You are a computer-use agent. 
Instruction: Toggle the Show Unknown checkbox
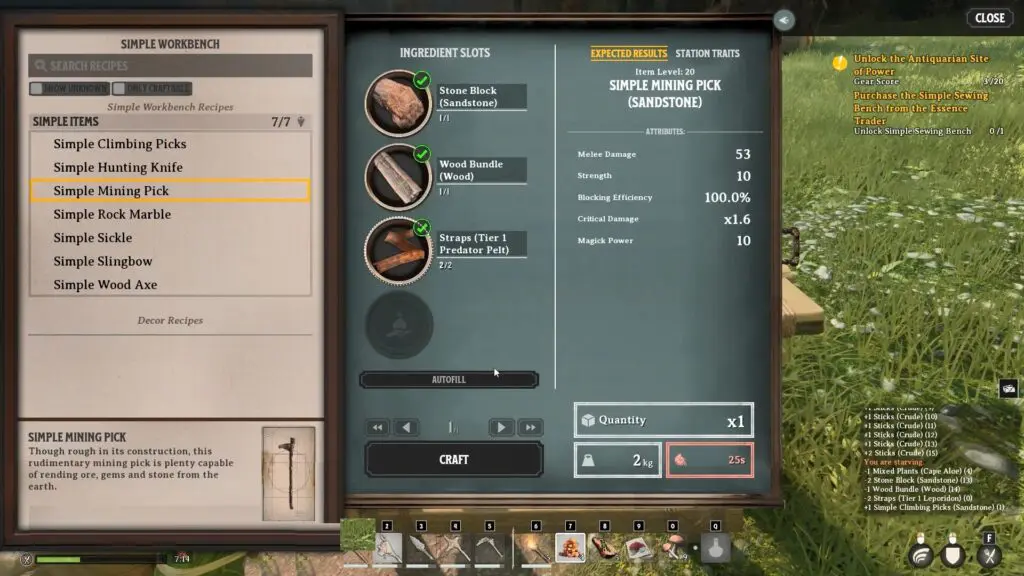(36, 89)
